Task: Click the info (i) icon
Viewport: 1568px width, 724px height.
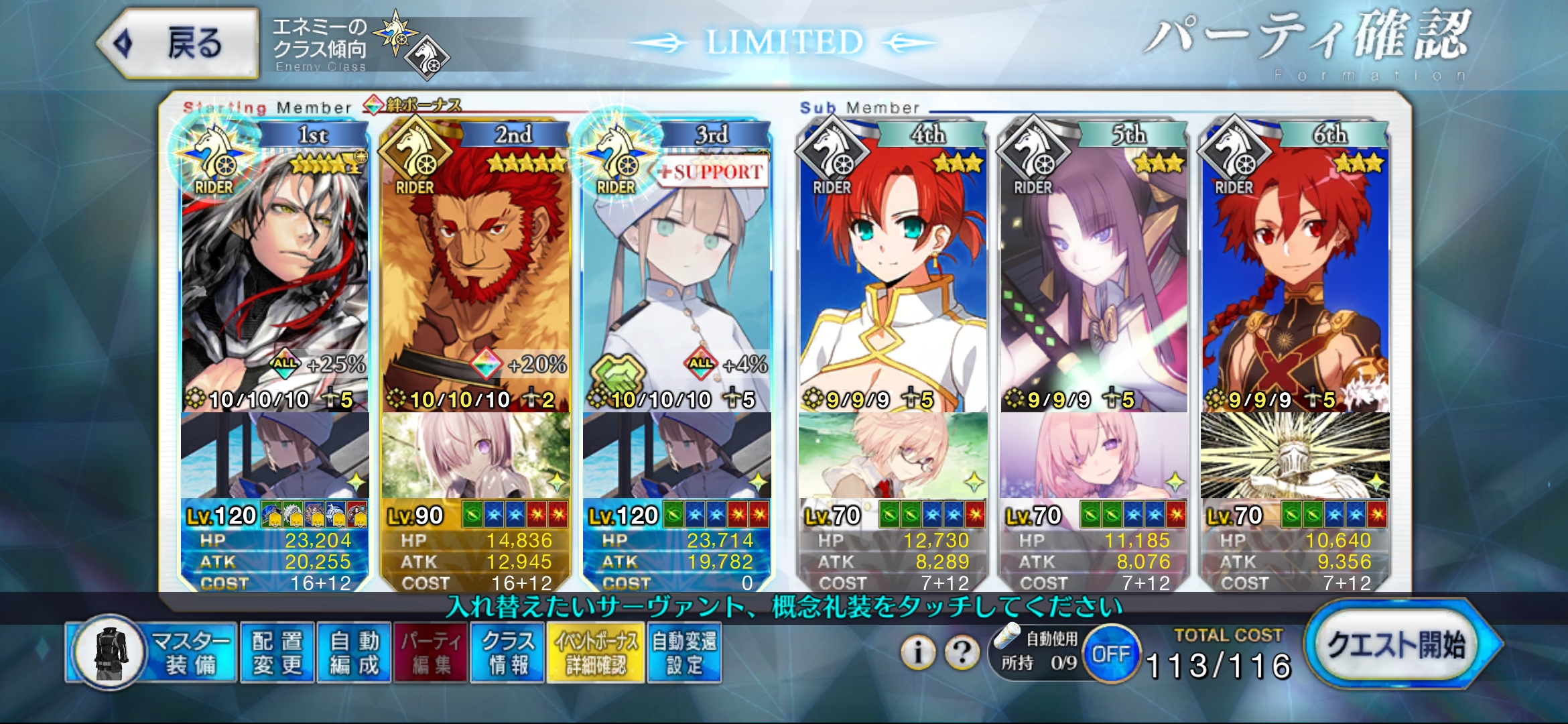Action: coord(918,652)
